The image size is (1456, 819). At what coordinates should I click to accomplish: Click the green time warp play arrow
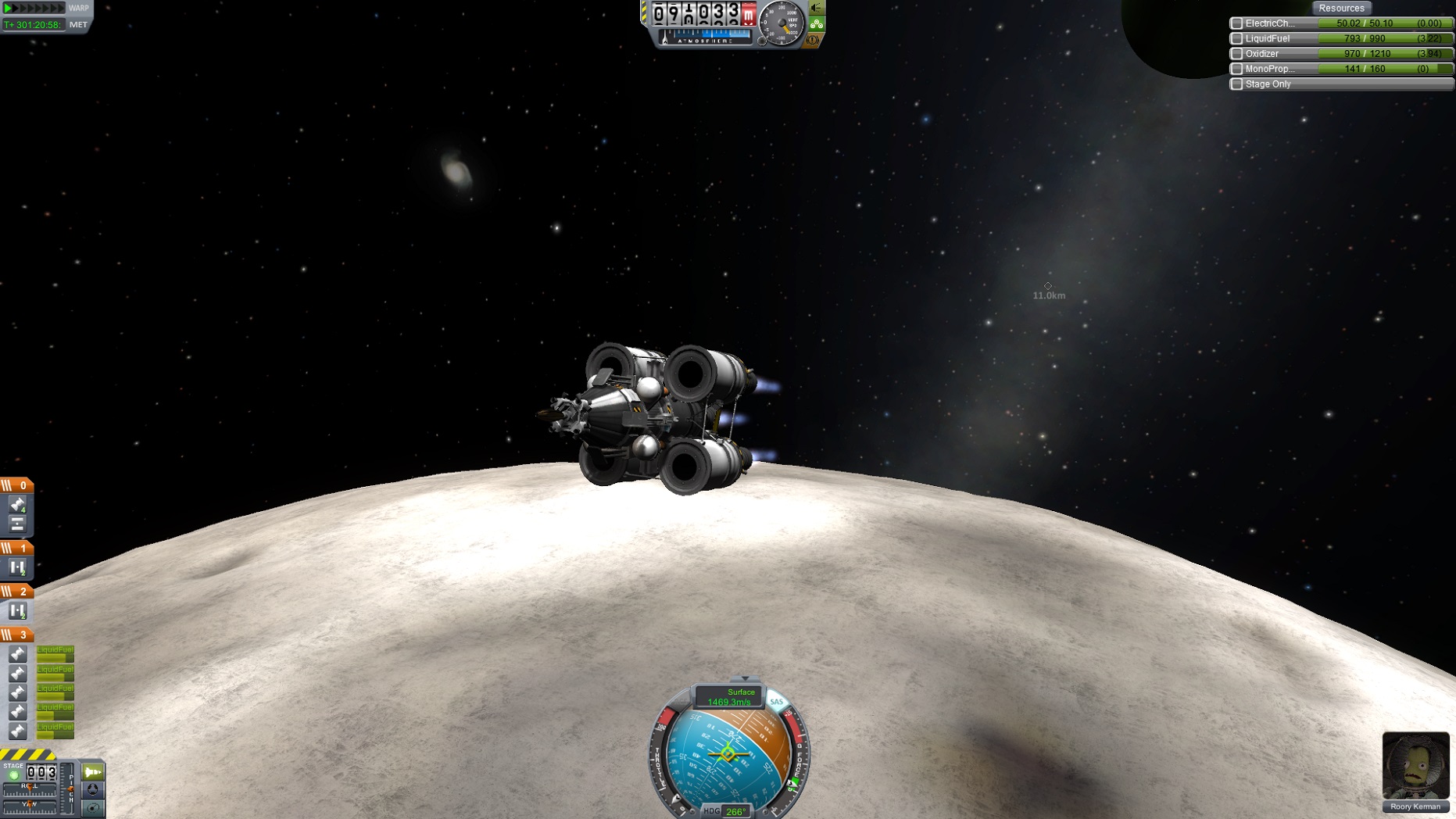[9, 8]
